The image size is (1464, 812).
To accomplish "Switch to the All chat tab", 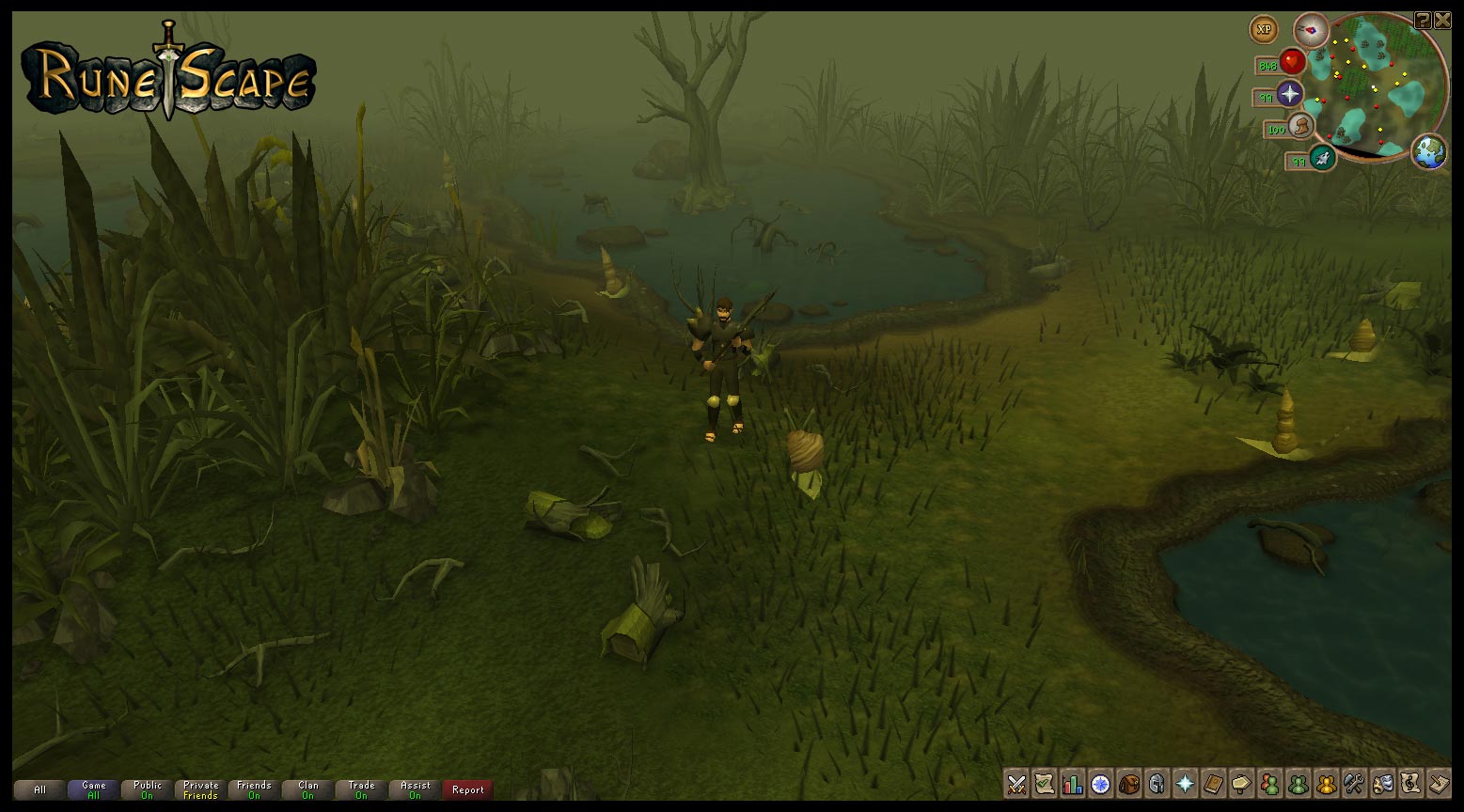I will coord(39,790).
